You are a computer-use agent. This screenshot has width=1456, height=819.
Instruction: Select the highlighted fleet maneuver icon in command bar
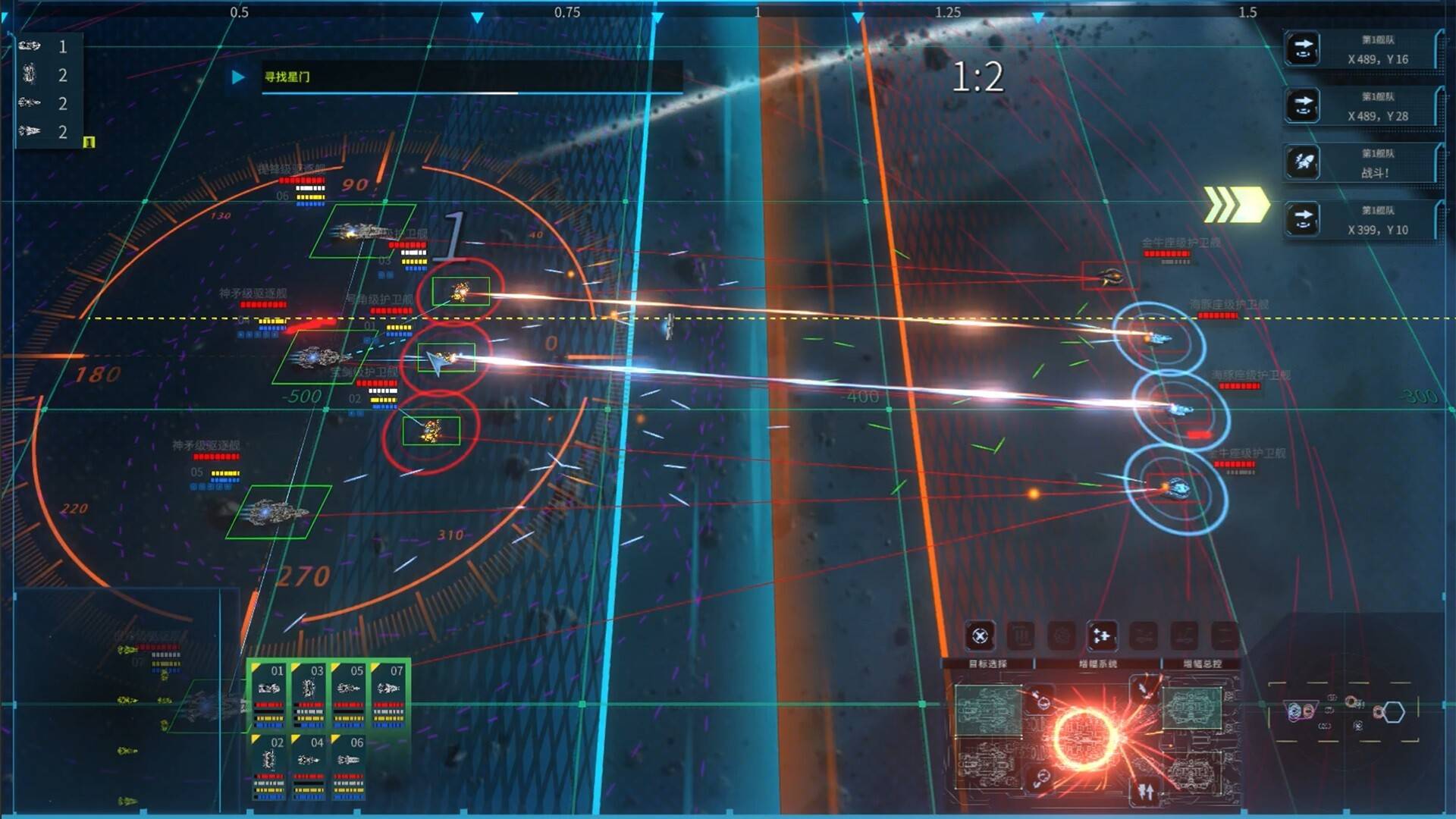(1102, 636)
